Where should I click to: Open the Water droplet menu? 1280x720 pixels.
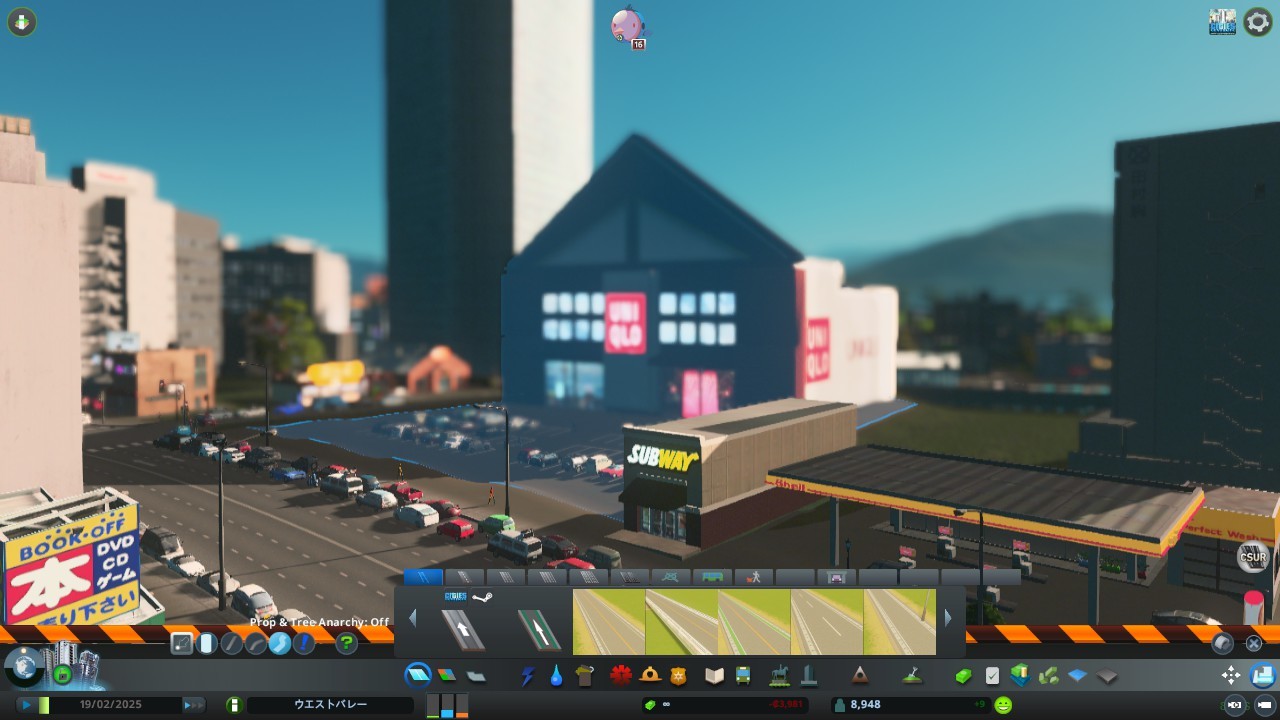[x=556, y=676]
